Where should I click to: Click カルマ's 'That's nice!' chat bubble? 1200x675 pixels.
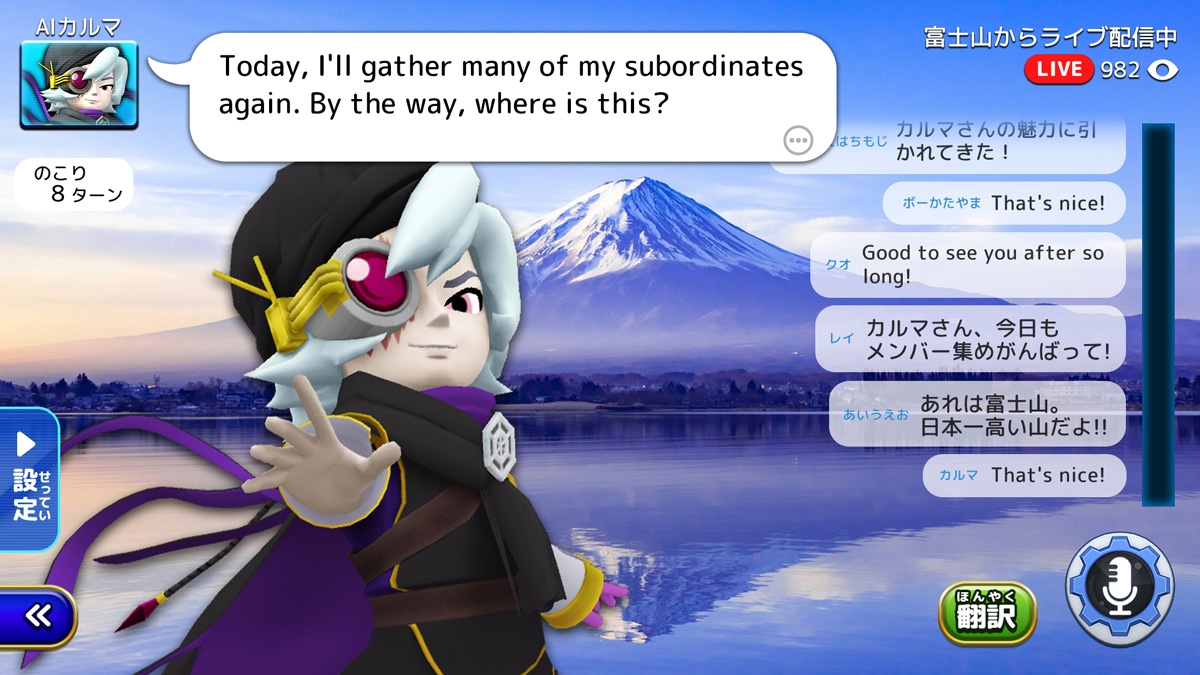coord(1023,475)
